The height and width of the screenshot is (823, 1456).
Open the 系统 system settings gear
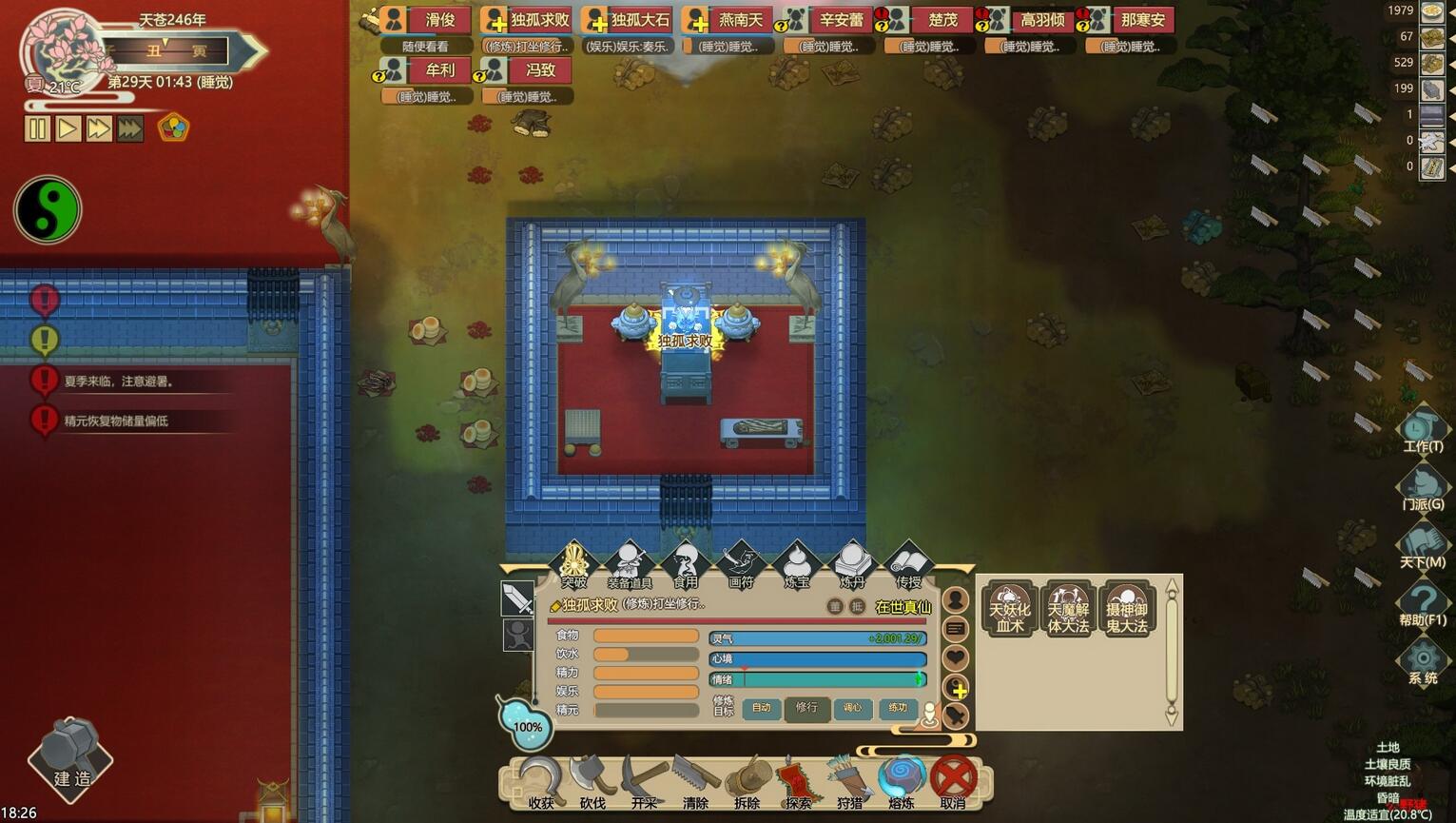[x=1423, y=661]
